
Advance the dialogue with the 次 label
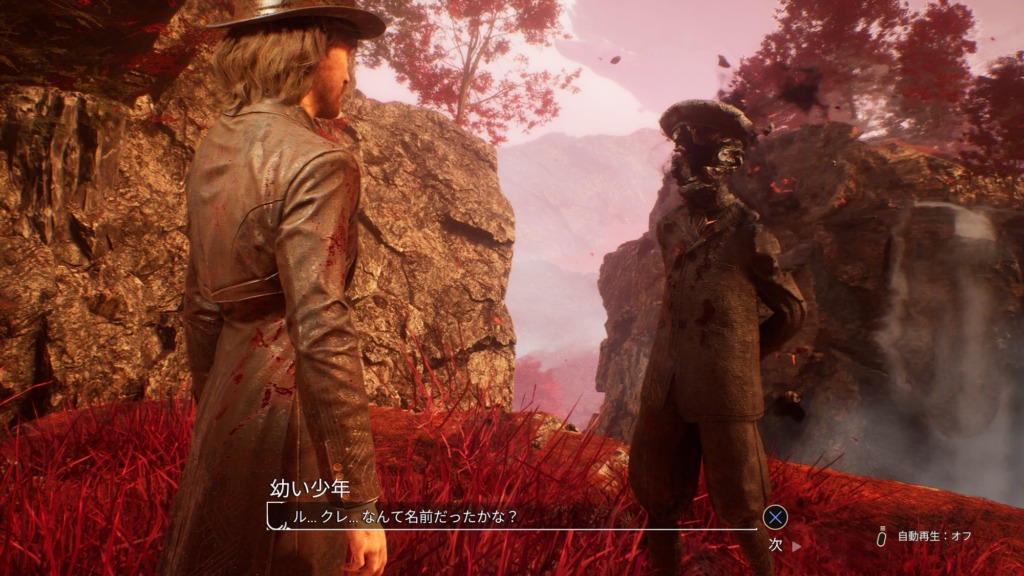click(776, 545)
